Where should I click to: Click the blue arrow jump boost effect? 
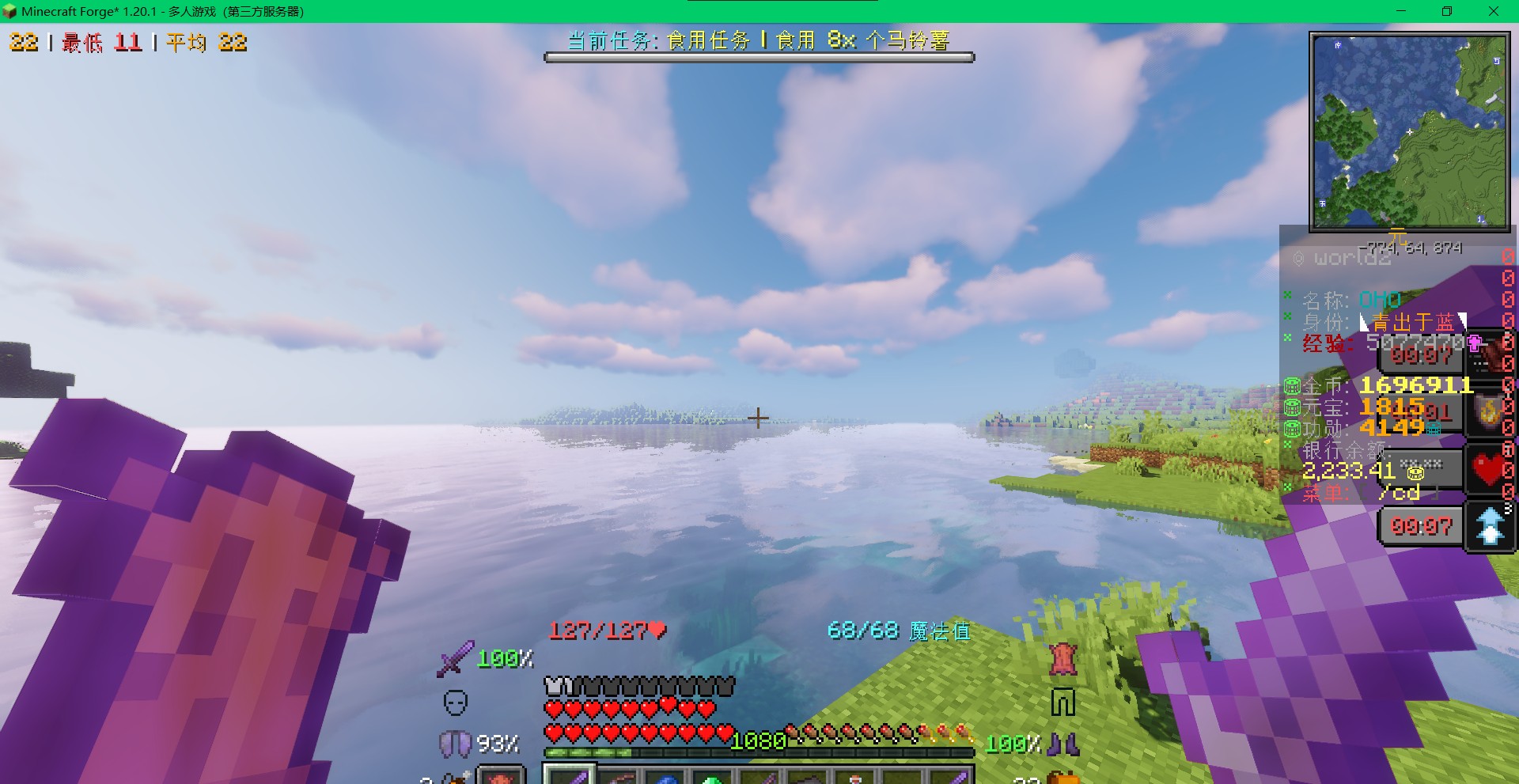pos(1490,526)
